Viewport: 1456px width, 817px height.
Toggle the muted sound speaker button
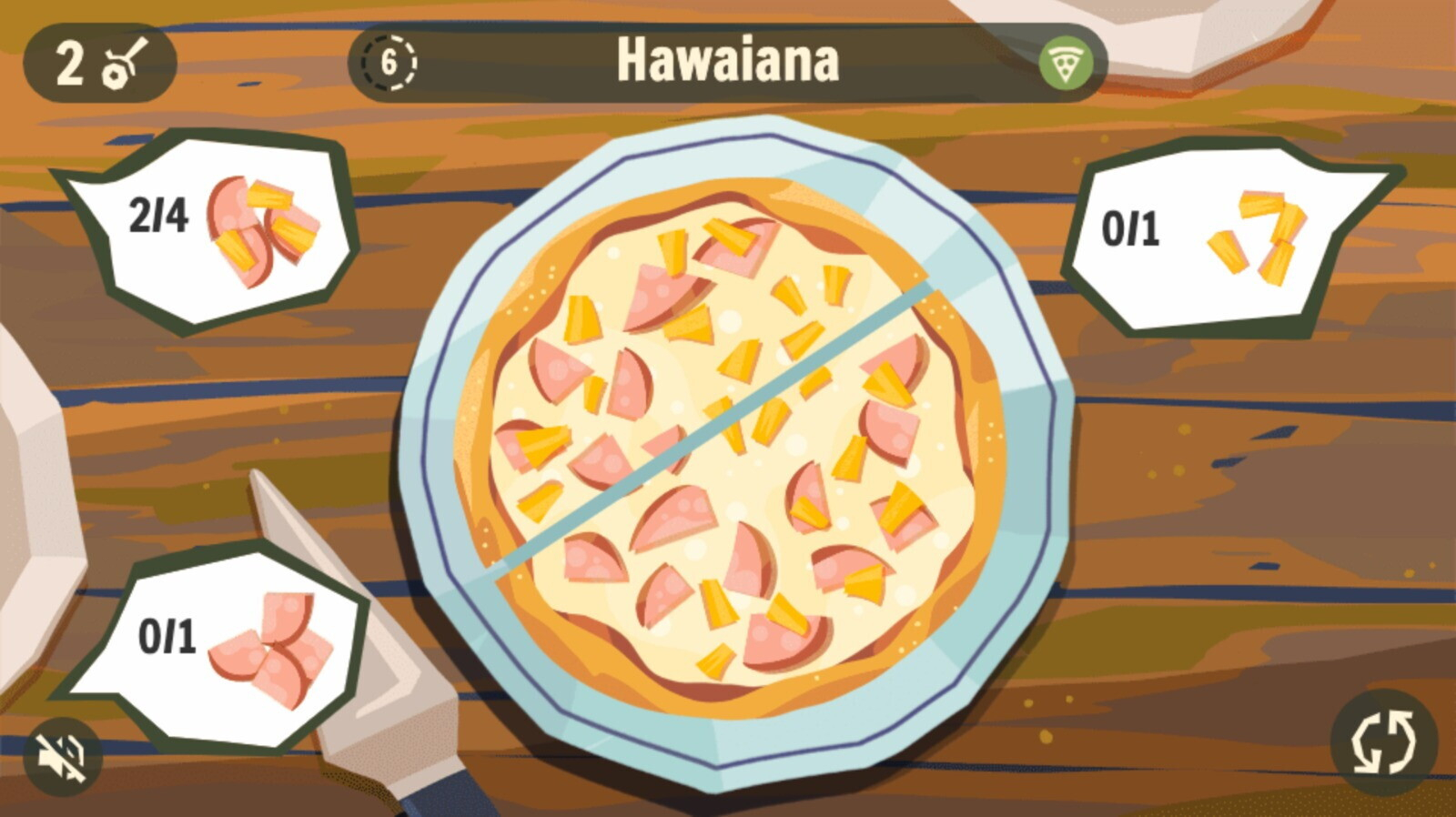62,757
